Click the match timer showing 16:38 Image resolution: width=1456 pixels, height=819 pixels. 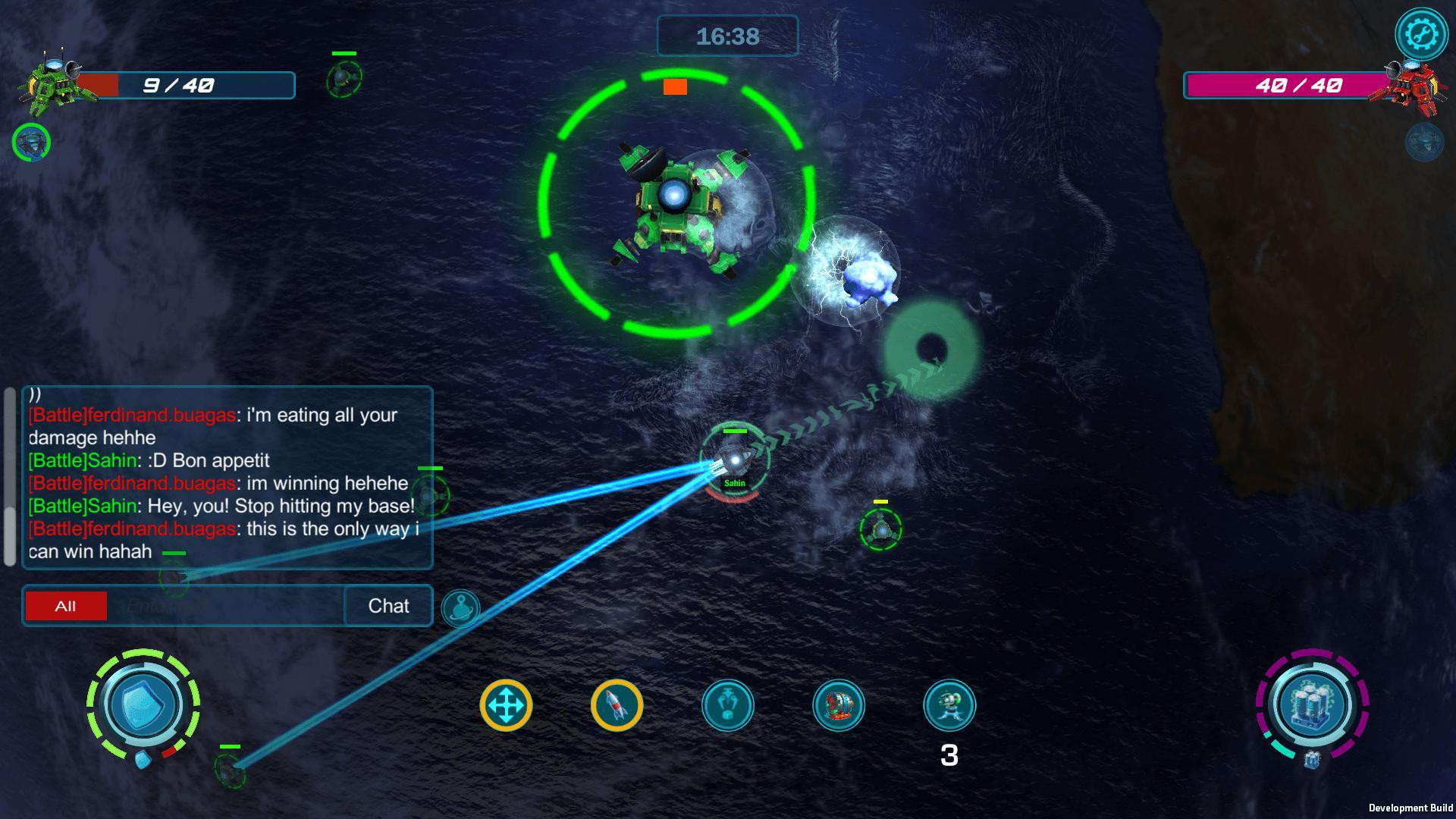(727, 36)
